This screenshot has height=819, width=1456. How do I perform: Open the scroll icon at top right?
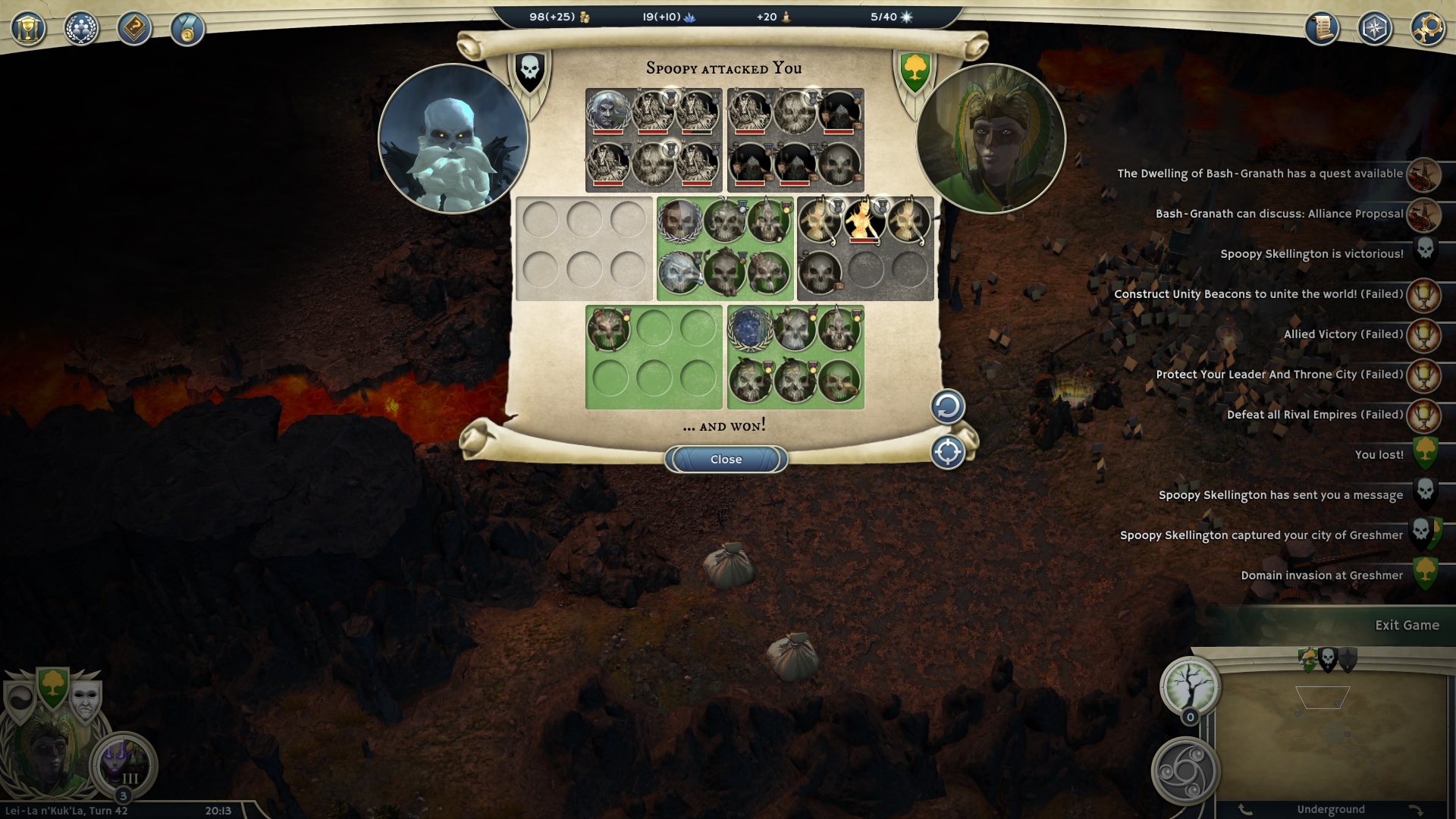[1321, 29]
